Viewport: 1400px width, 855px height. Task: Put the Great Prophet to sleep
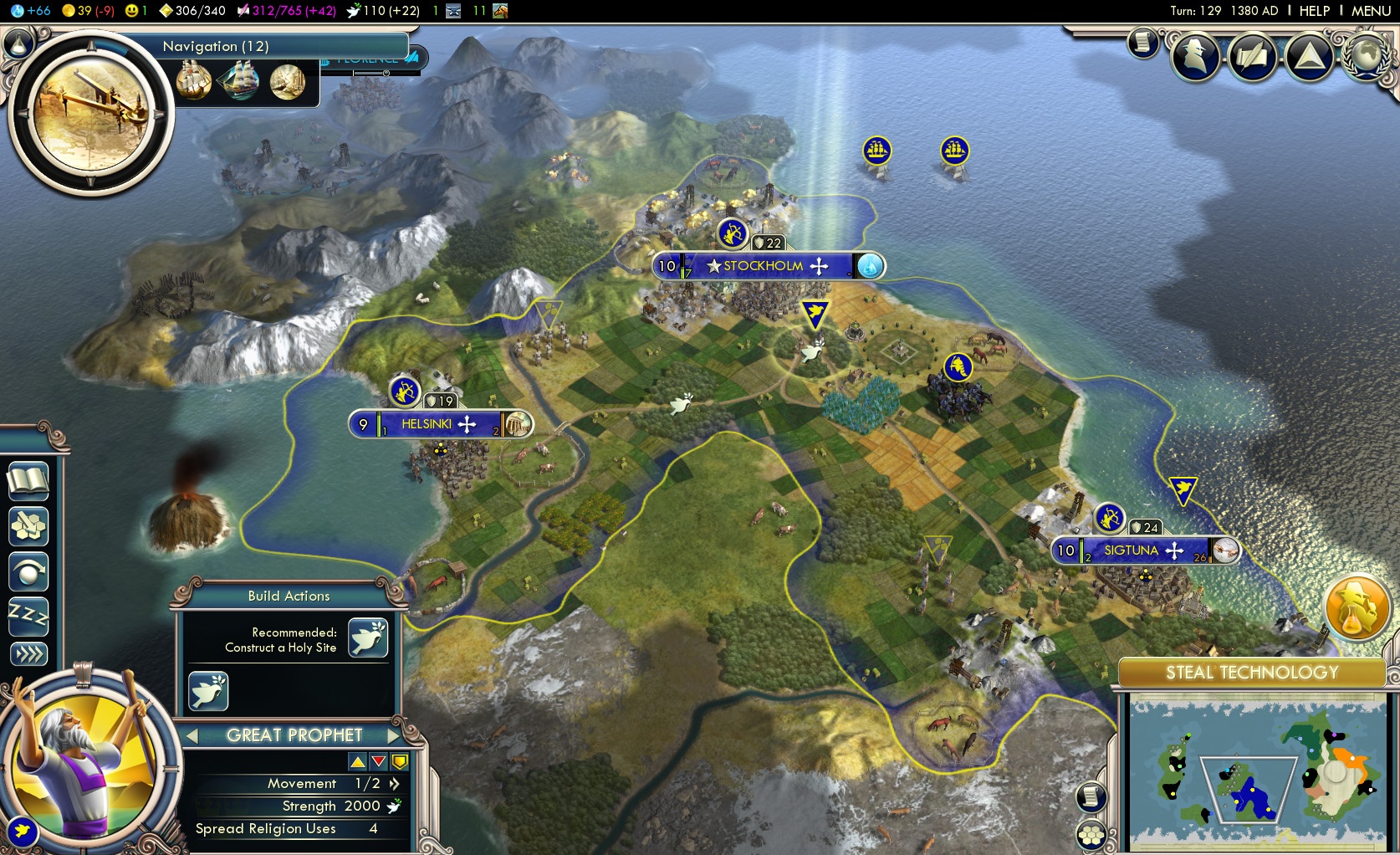[28, 617]
